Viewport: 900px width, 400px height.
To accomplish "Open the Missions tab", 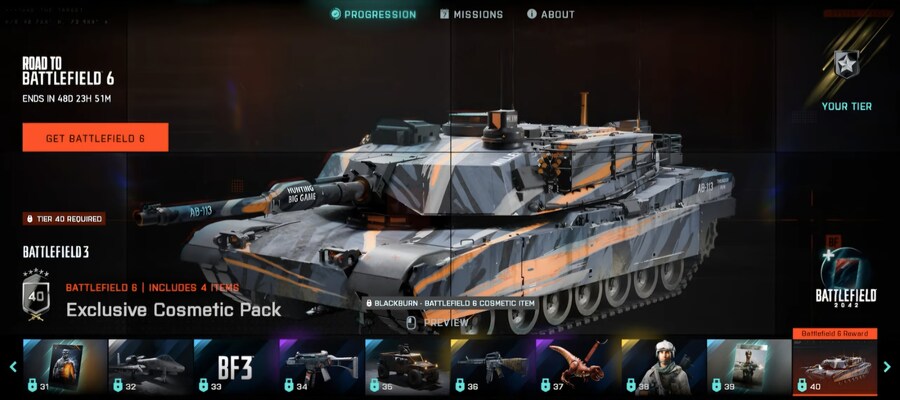I will click(x=471, y=14).
